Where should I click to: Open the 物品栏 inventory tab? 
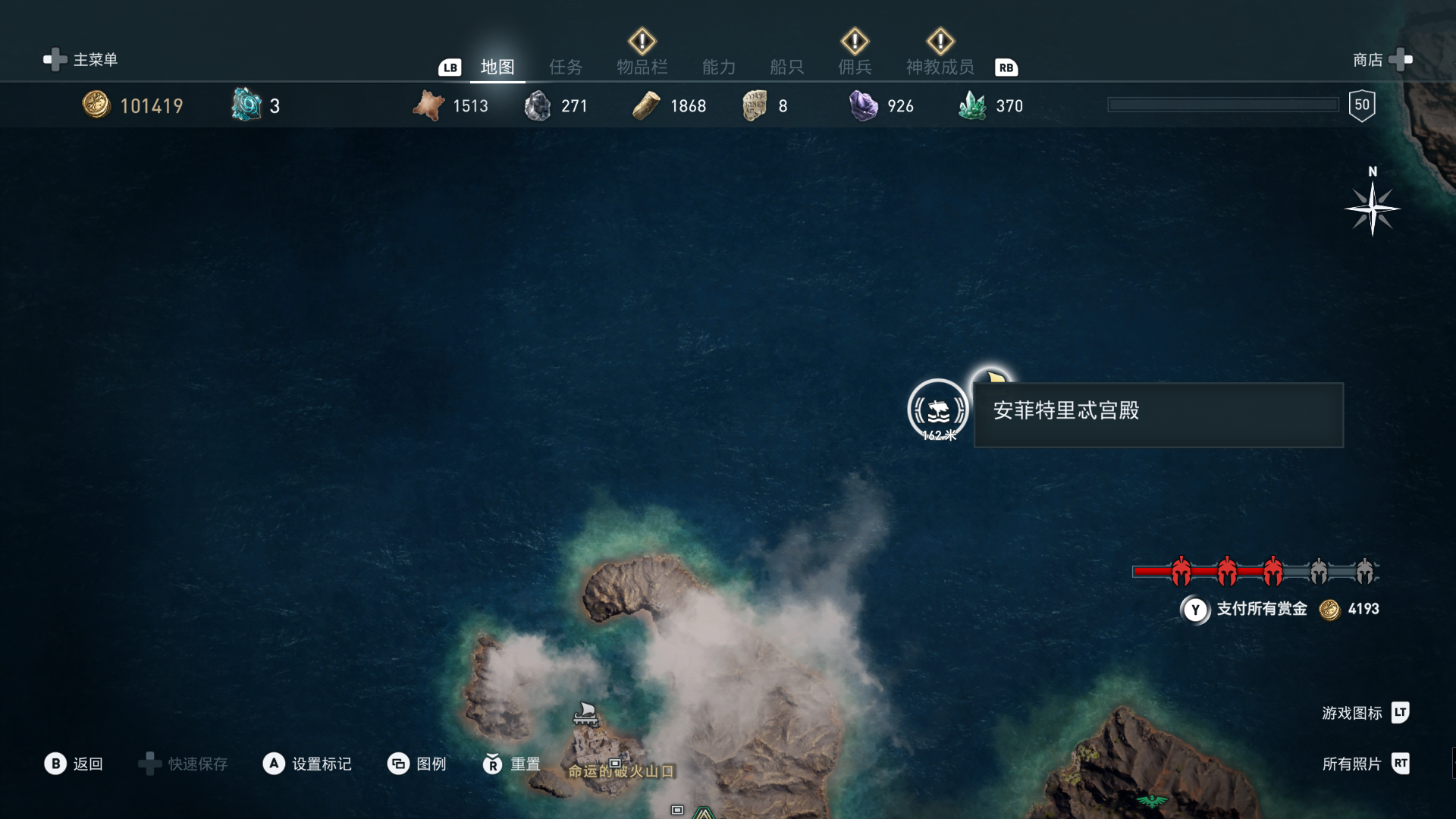[x=642, y=67]
